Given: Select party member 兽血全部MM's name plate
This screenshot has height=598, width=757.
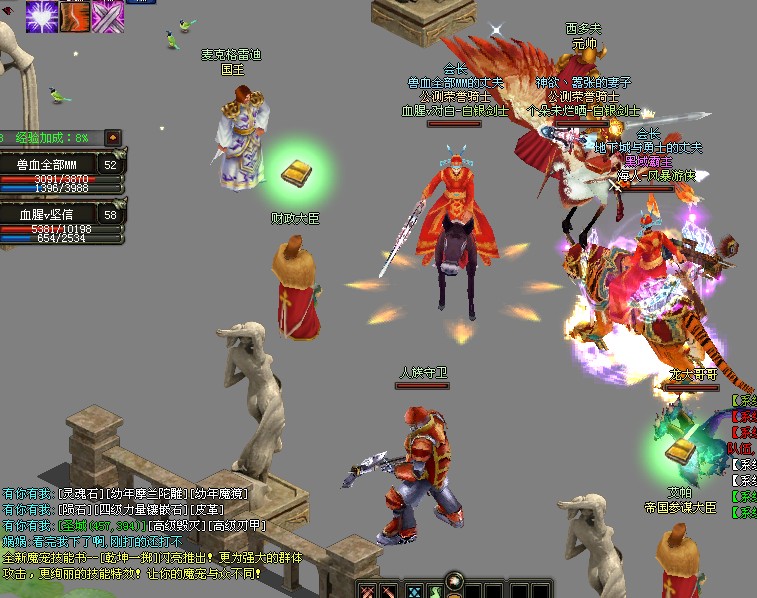Looking at the screenshot, I should 48,164.
